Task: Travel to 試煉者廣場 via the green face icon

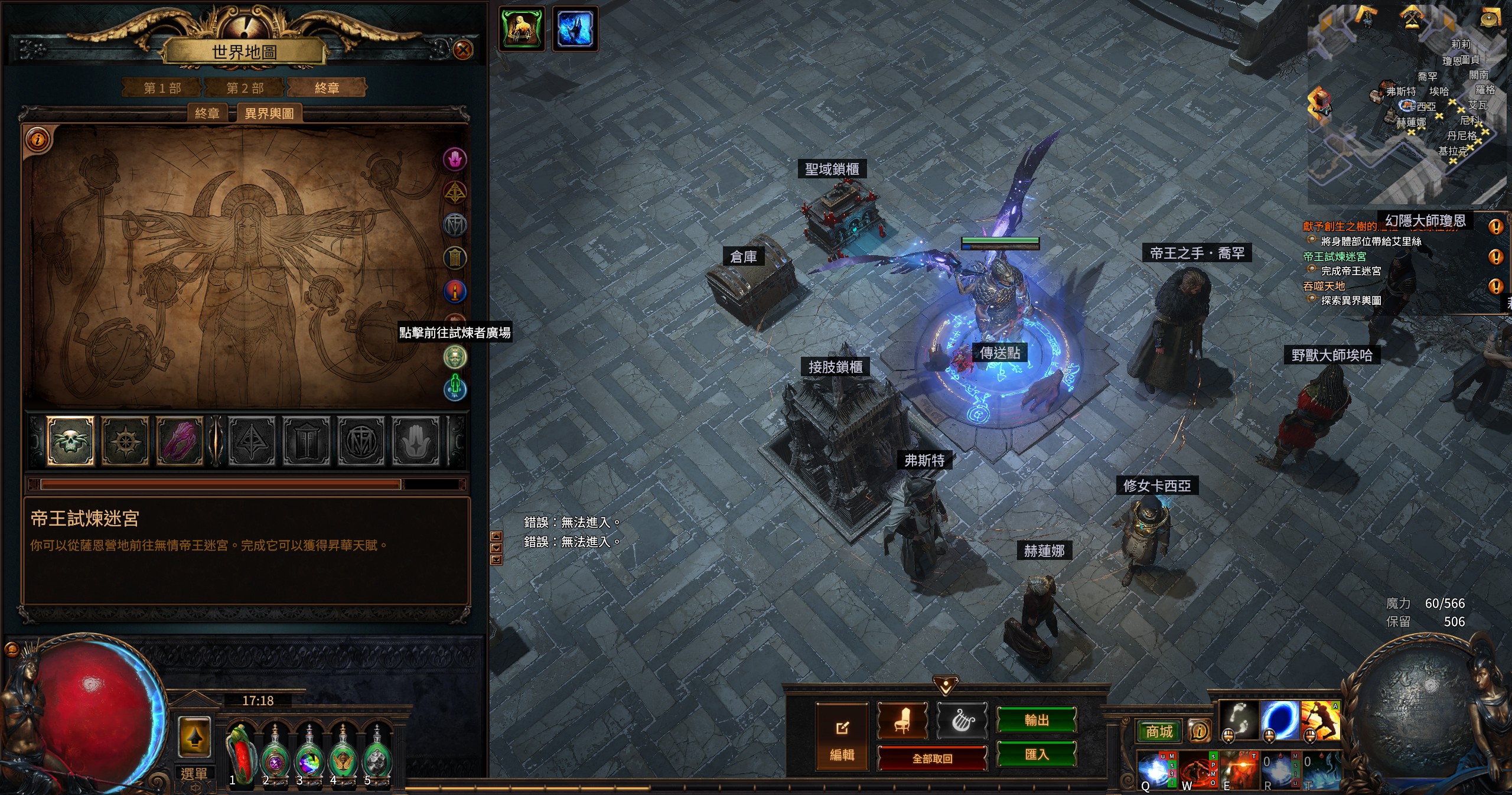Action: click(455, 357)
